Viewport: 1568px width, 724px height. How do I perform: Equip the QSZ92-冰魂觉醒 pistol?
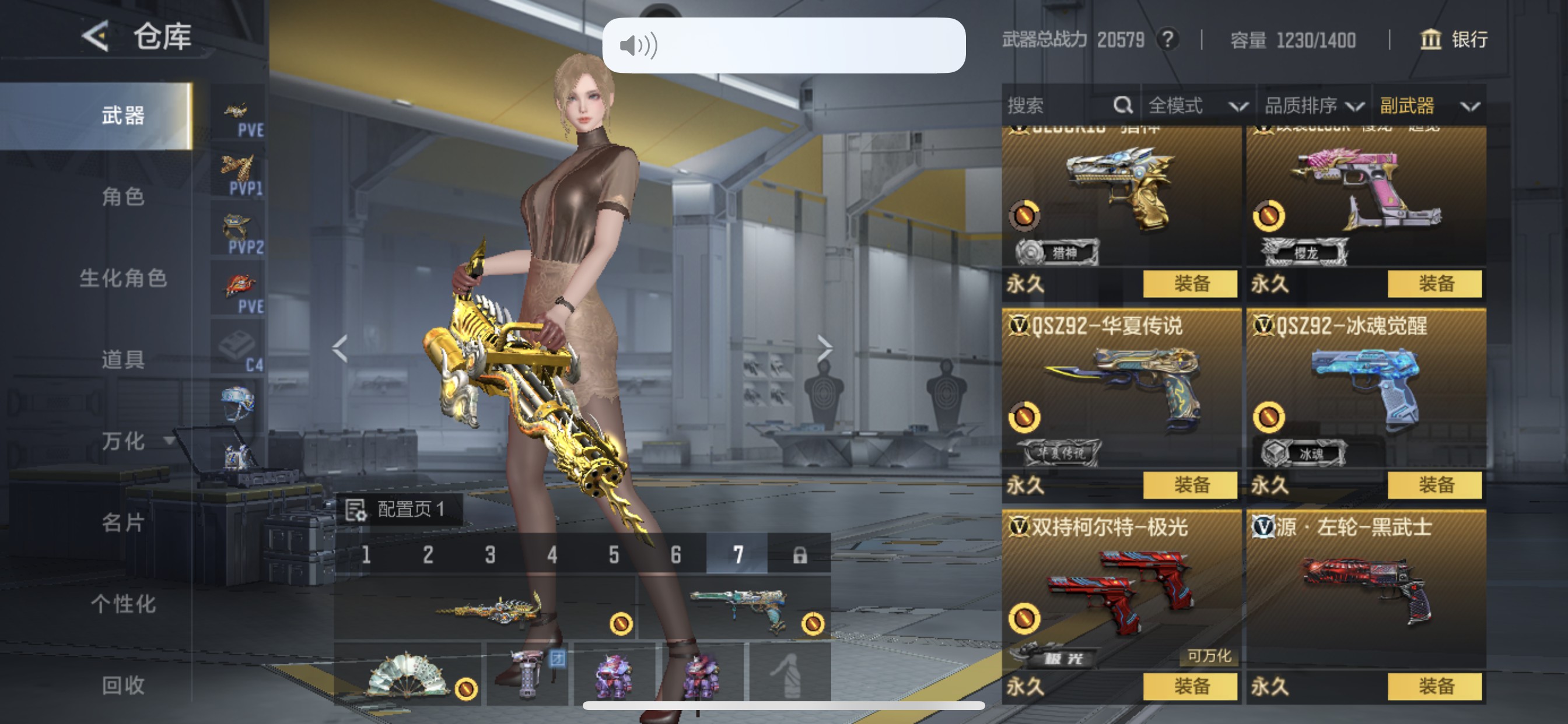coord(1434,485)
